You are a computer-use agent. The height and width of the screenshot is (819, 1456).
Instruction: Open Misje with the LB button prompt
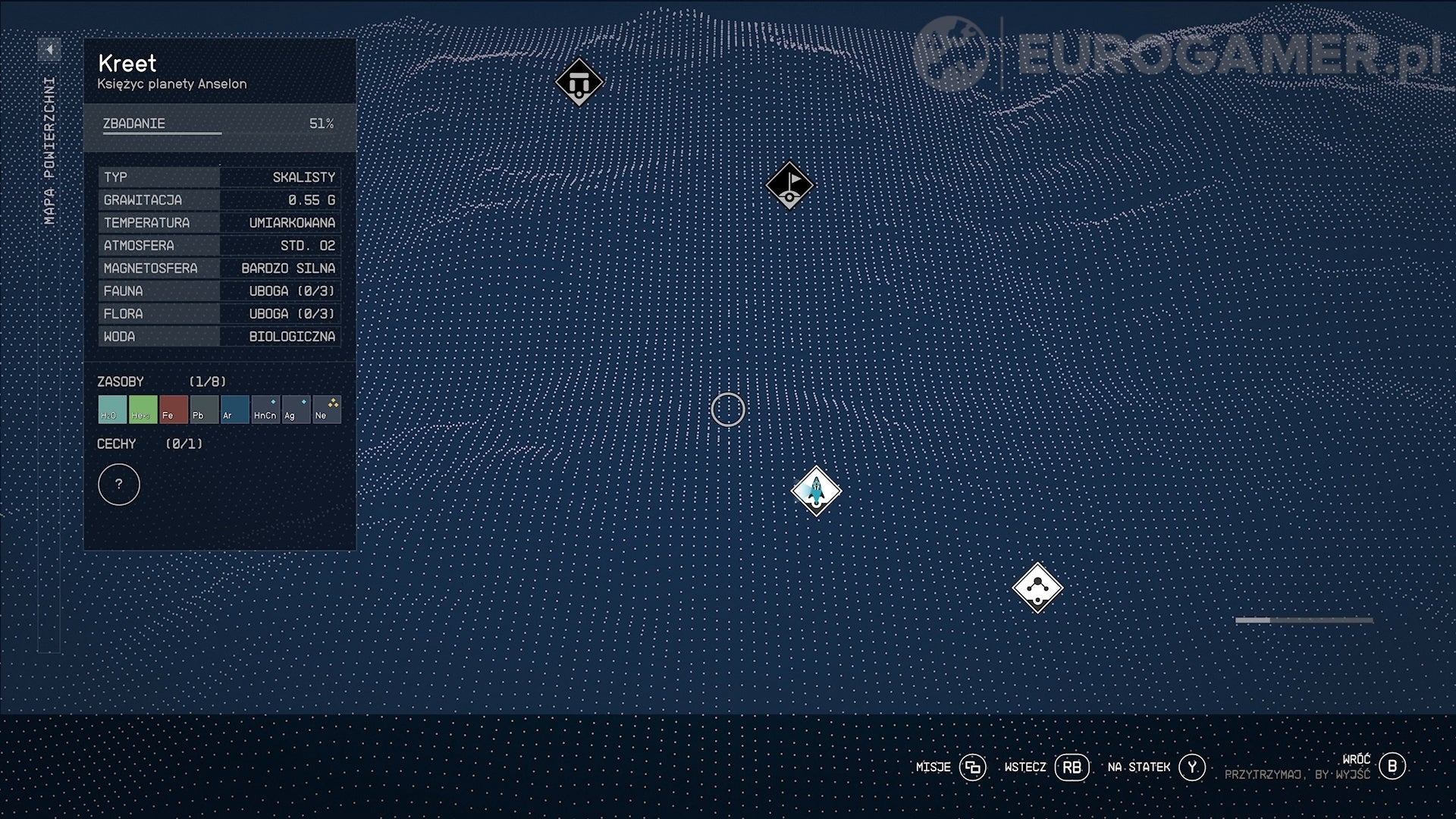[x=973, y=767]
